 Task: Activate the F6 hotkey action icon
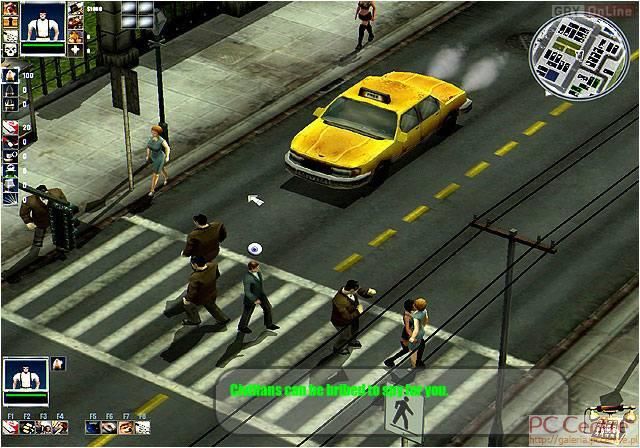[109, 428]
